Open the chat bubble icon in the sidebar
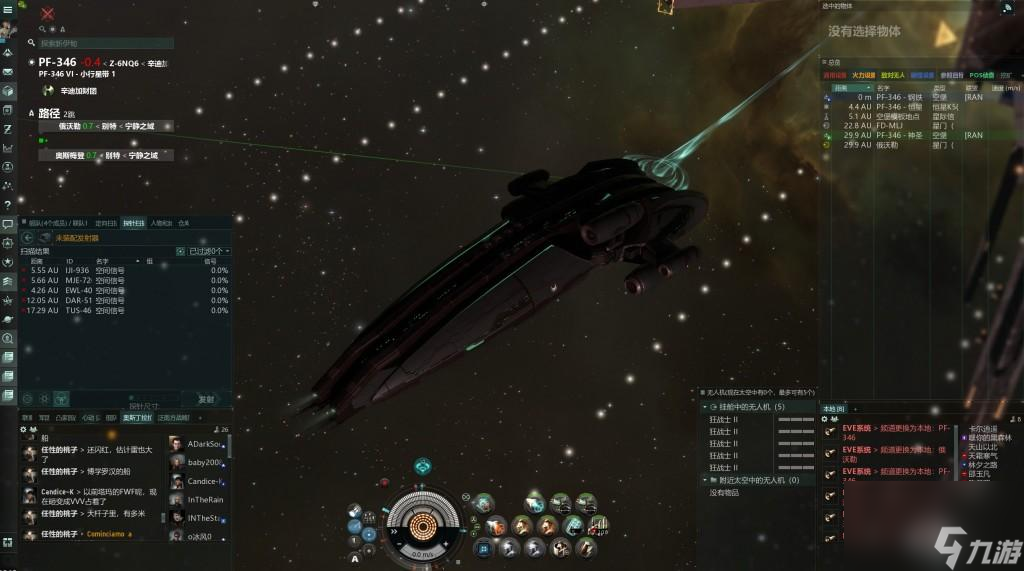This screenshot has width=1024, height=571. [x=7, y=223]
